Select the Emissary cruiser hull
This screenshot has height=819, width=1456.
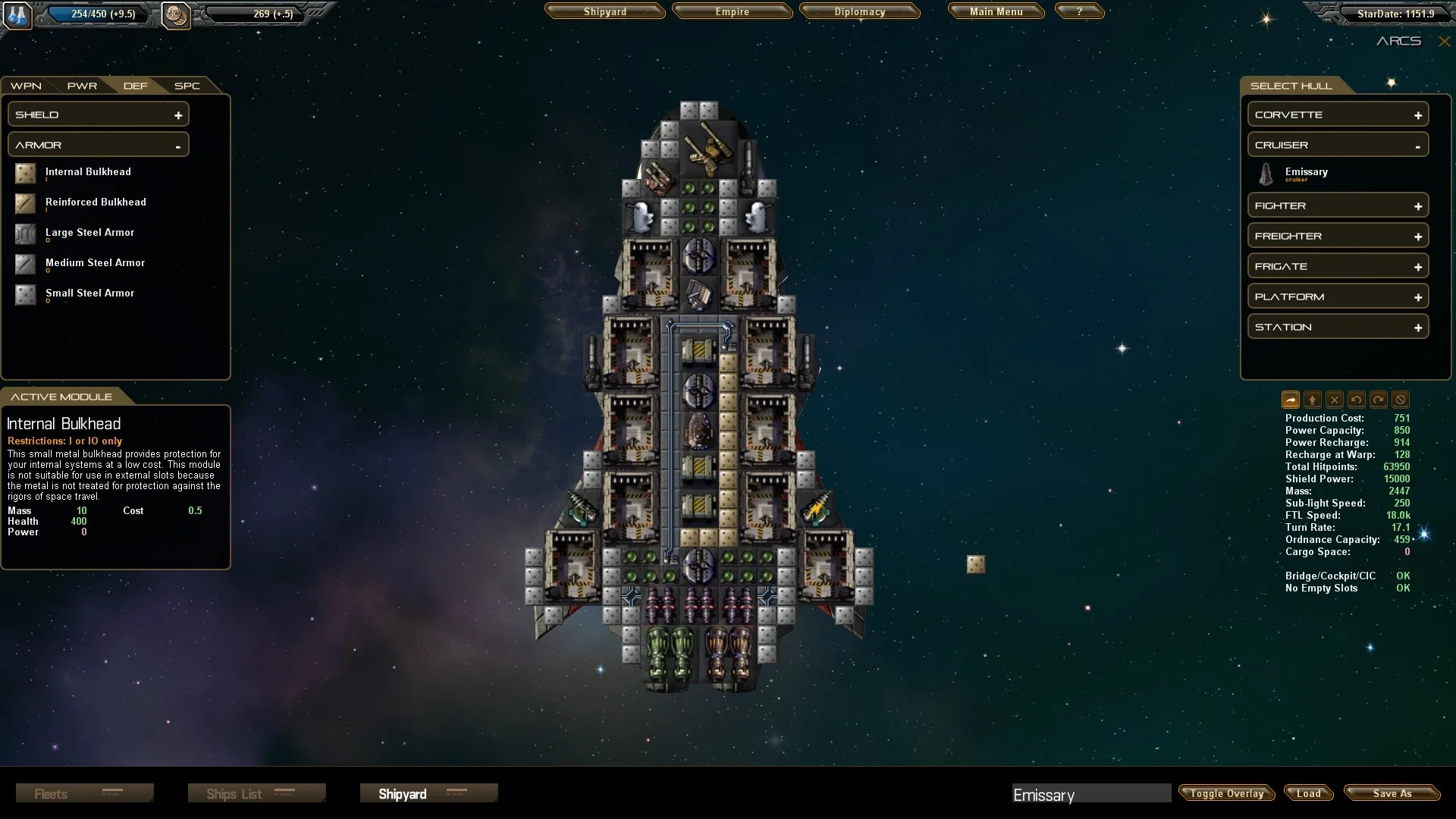1306,173
